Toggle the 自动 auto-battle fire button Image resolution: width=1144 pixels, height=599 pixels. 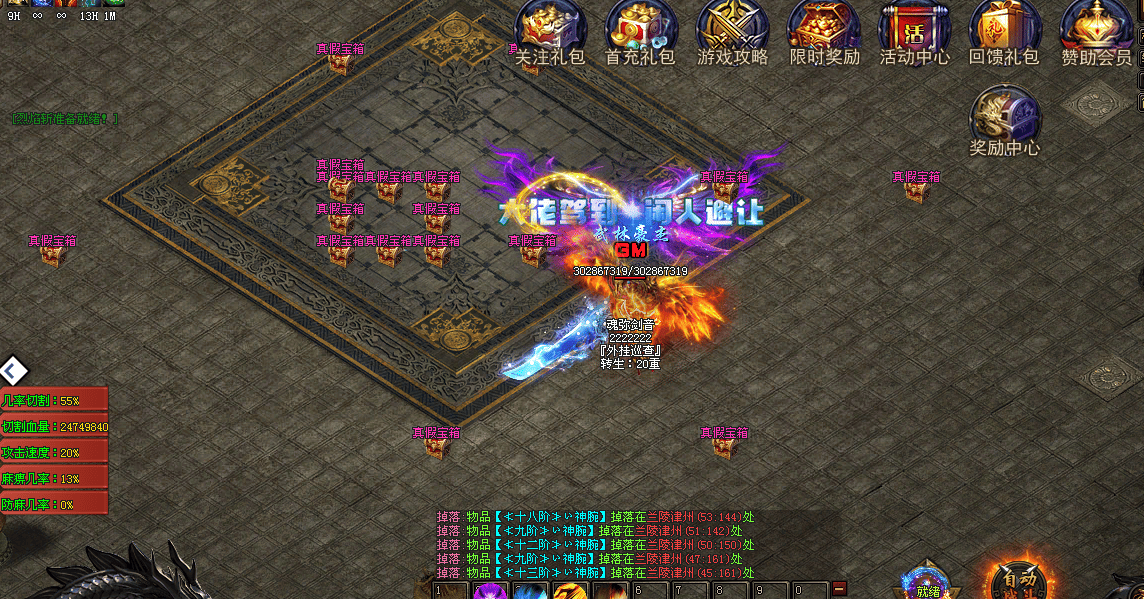click(1020, 580)
